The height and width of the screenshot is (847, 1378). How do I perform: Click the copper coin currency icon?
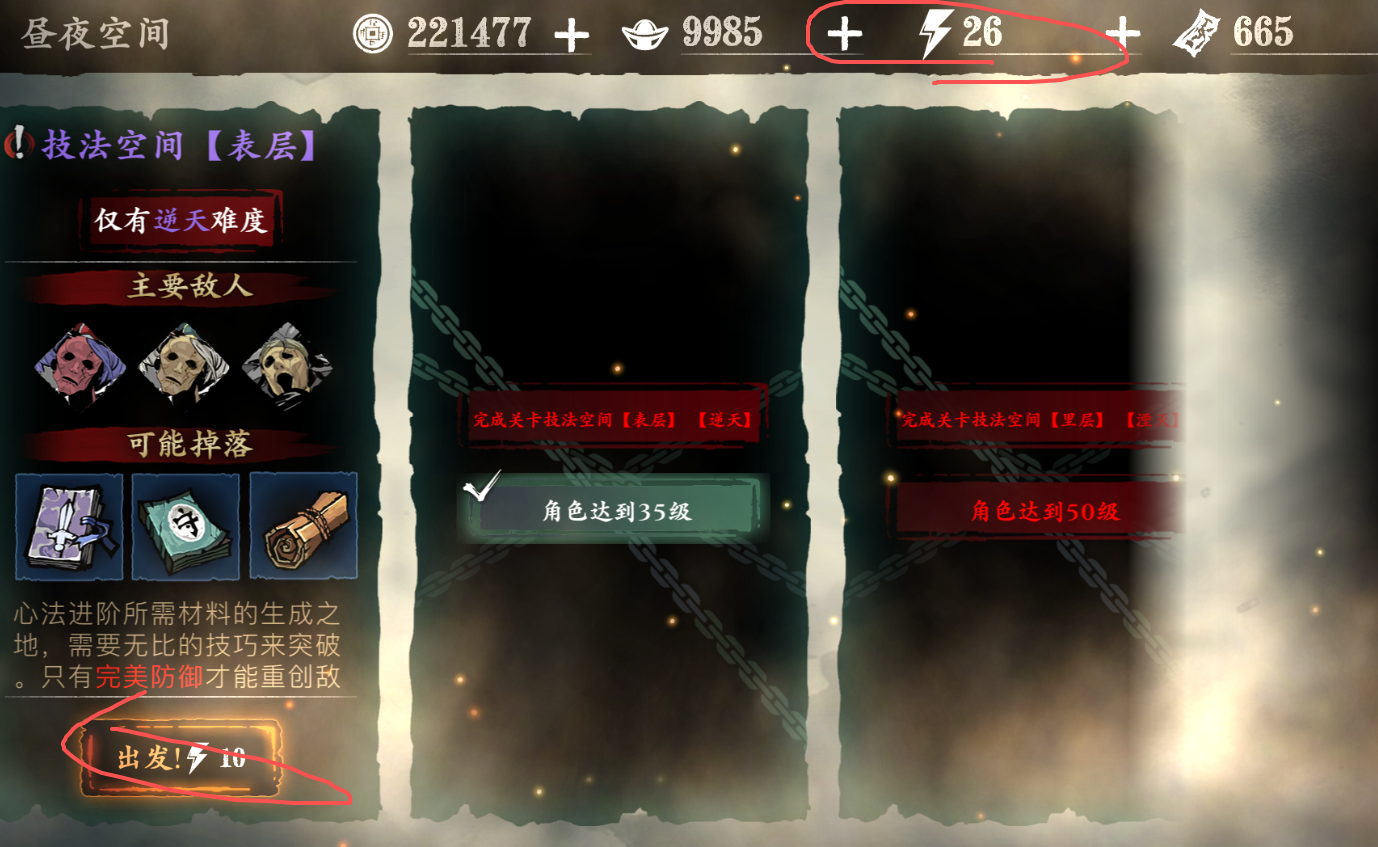(374, 32)
